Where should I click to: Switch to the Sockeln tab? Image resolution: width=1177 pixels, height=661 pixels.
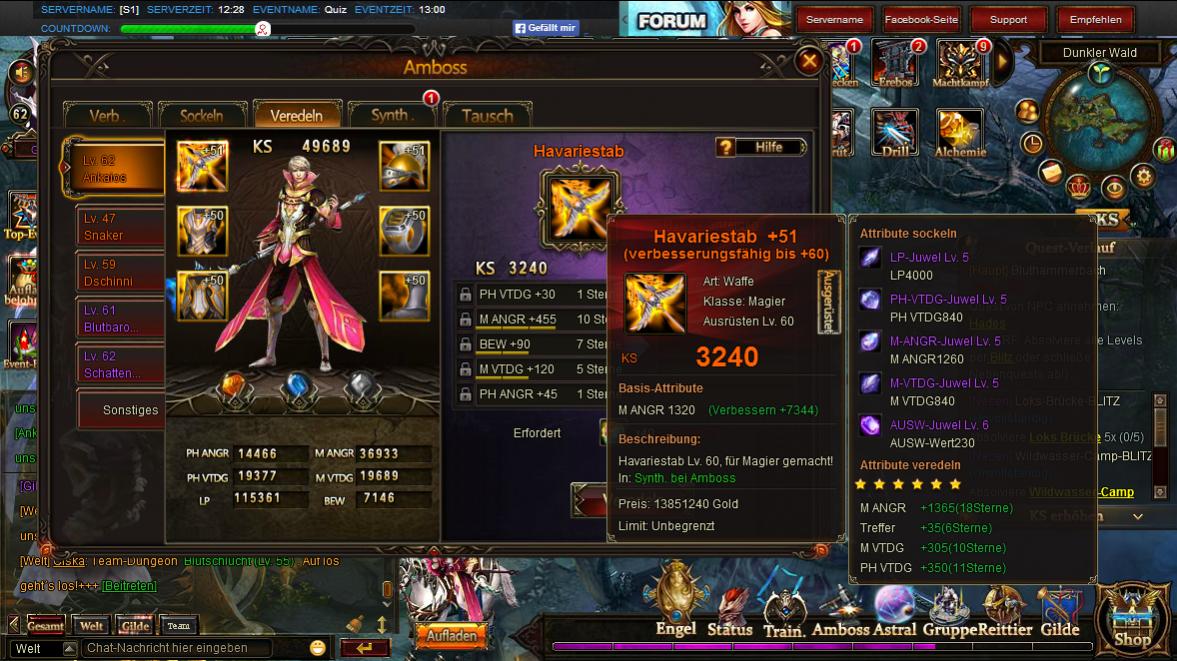(x=201, y=115)
